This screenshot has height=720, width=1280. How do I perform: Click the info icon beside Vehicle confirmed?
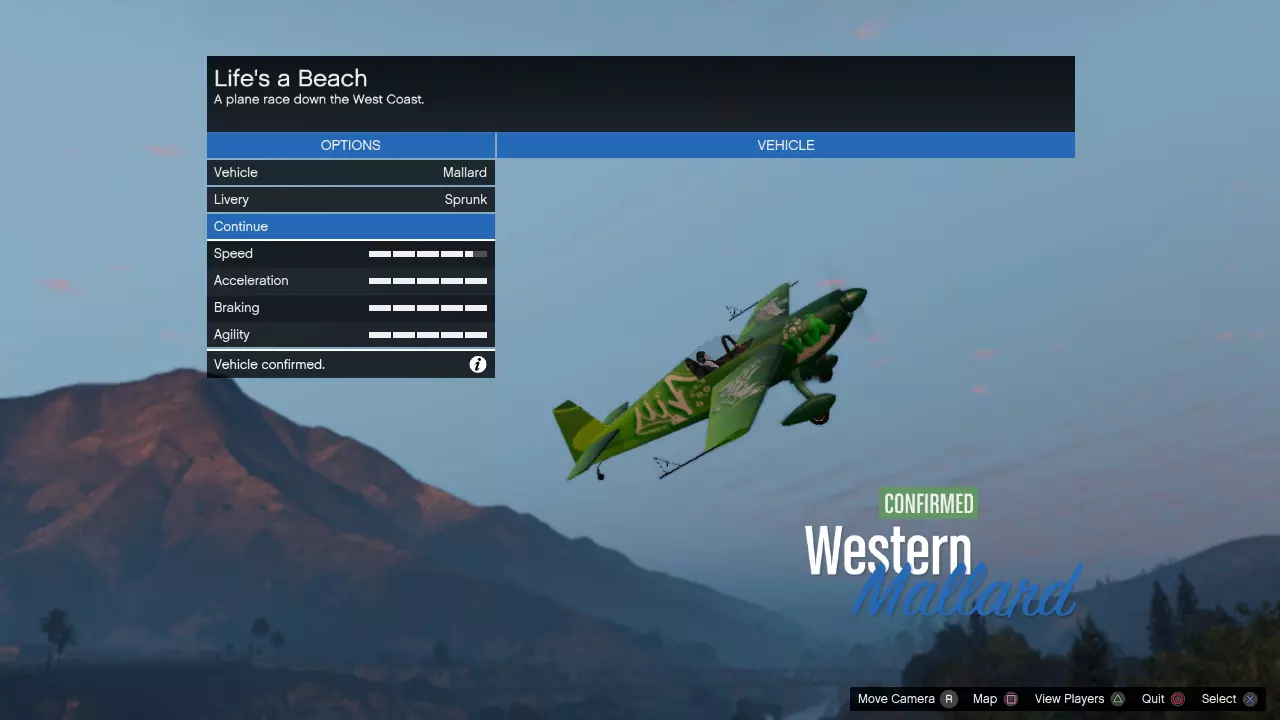point(477,364)
